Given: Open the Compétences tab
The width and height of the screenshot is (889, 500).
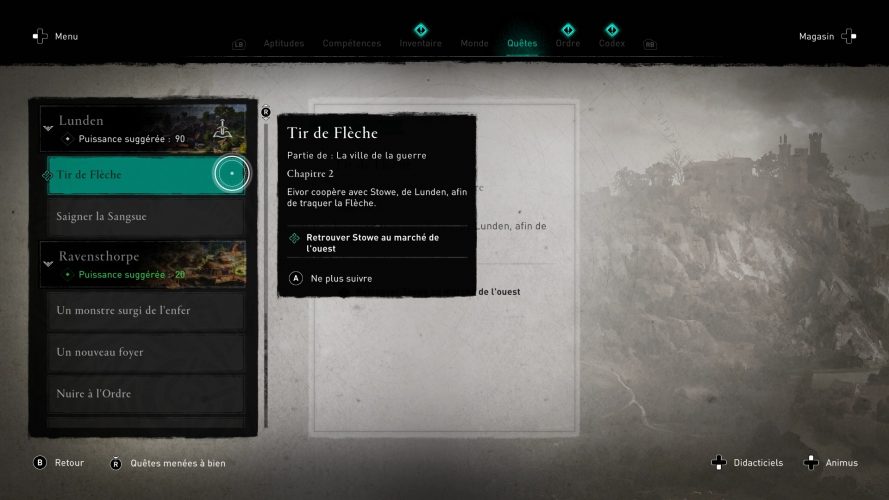Looking at the screenshot, I should (351, 43).
